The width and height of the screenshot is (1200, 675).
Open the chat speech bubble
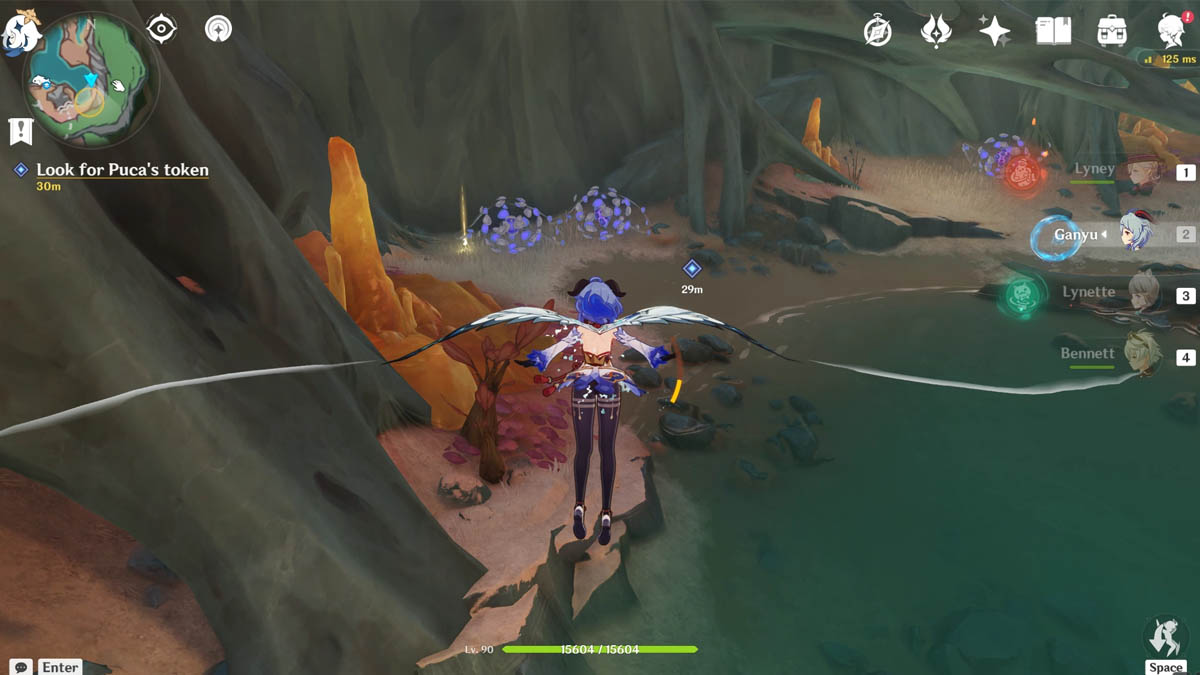21,666
